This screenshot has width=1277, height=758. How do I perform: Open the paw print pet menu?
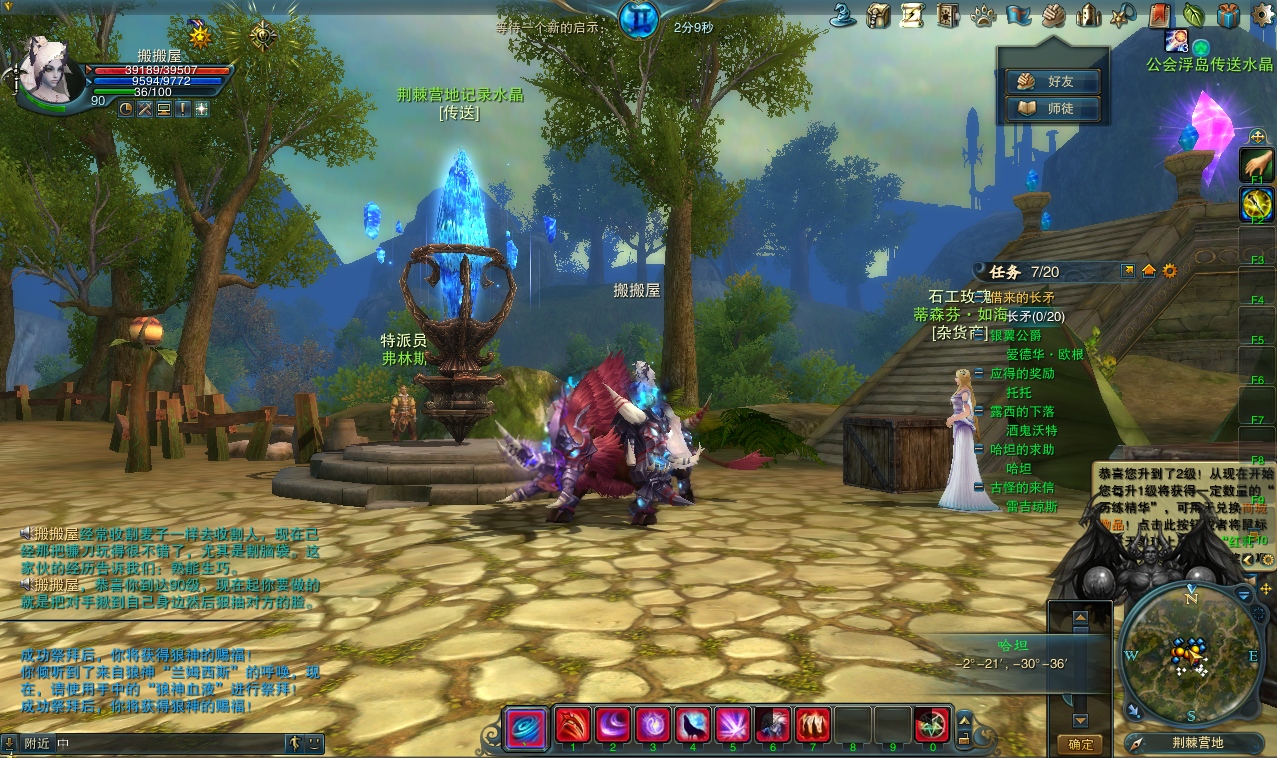pos(984,15)
